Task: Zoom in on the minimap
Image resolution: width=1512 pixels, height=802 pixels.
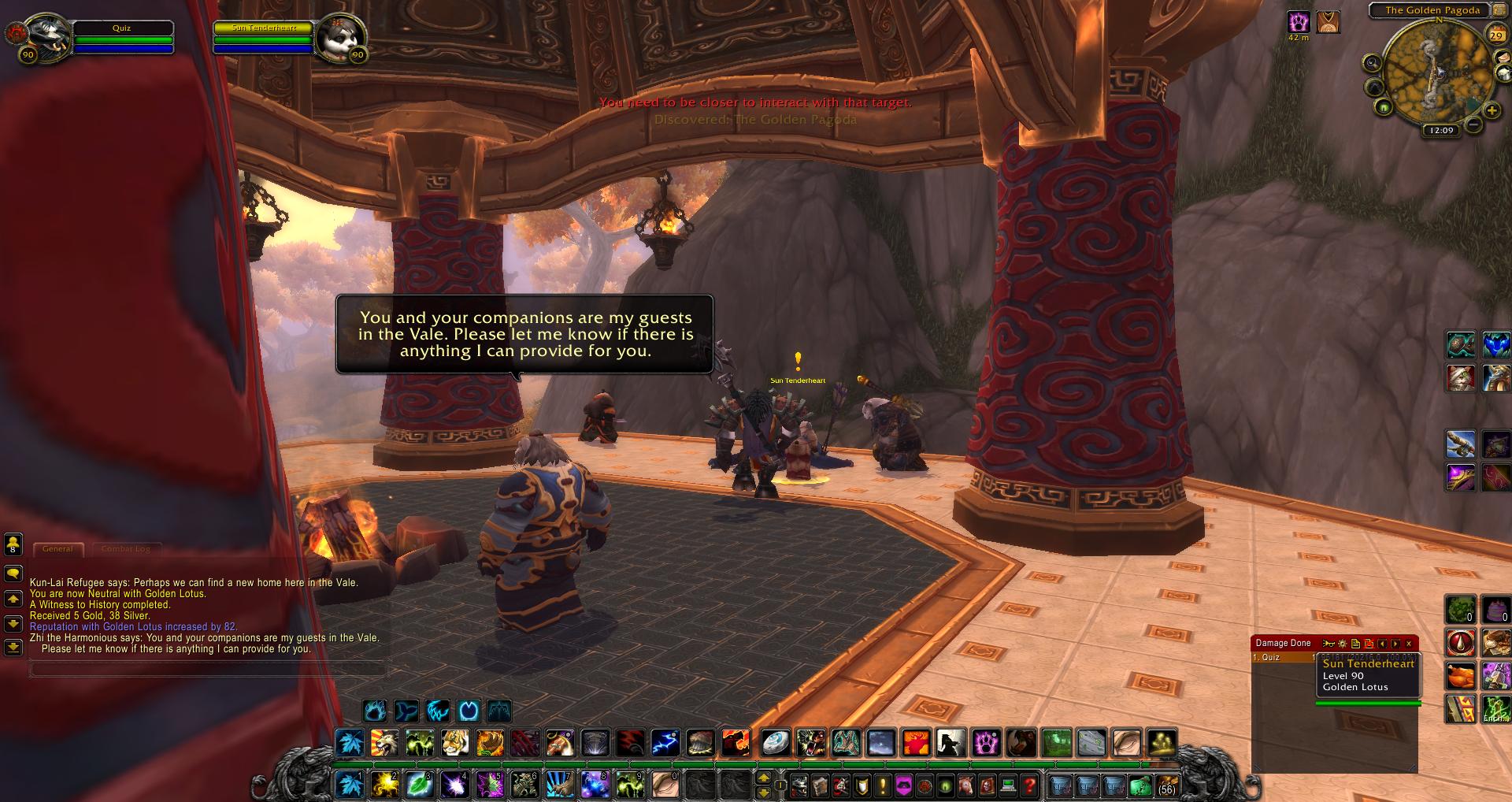Action: tap(1492, 111)
